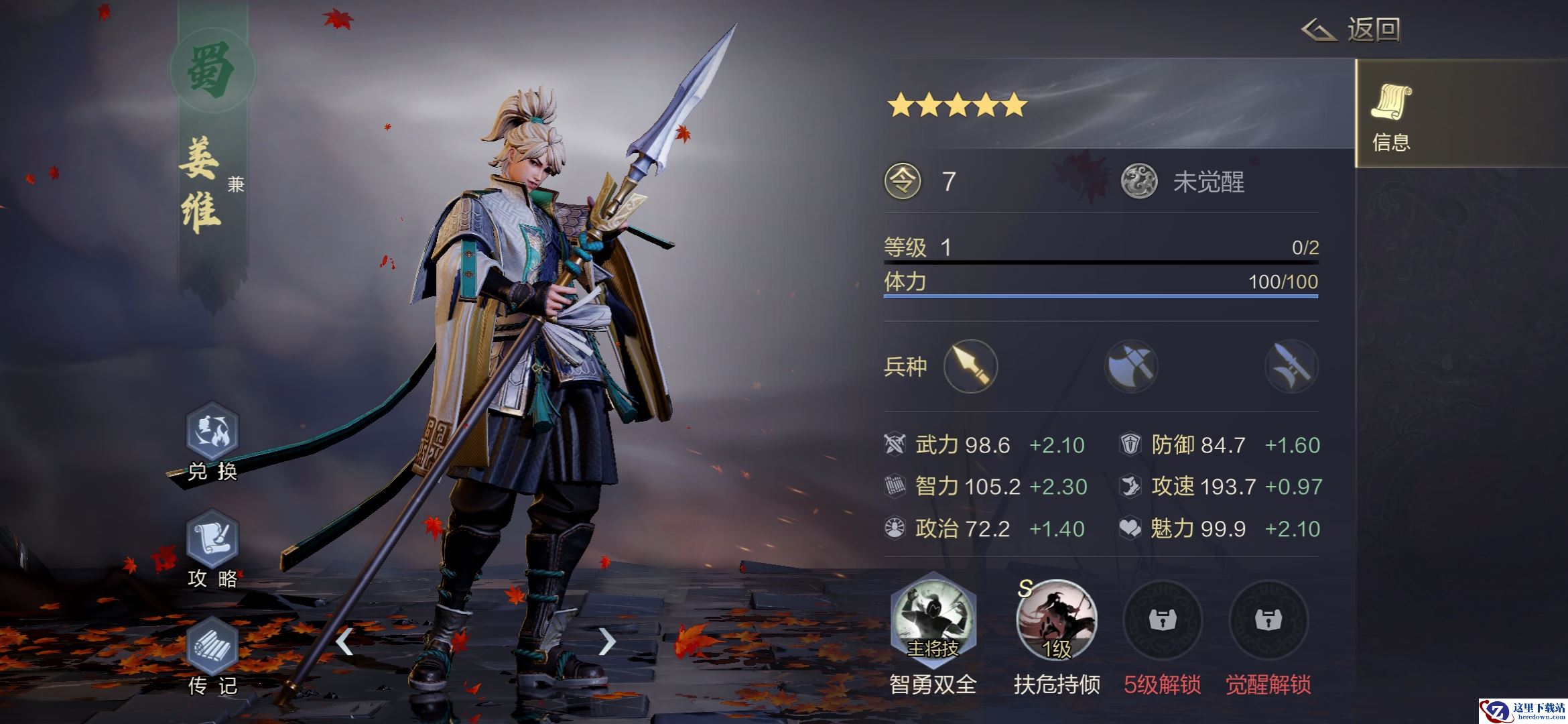Tap the locked 5级解锁 skill slot
This screenshot has width=1568, height=724.
pyautogui.click(x=1163, y=620)
